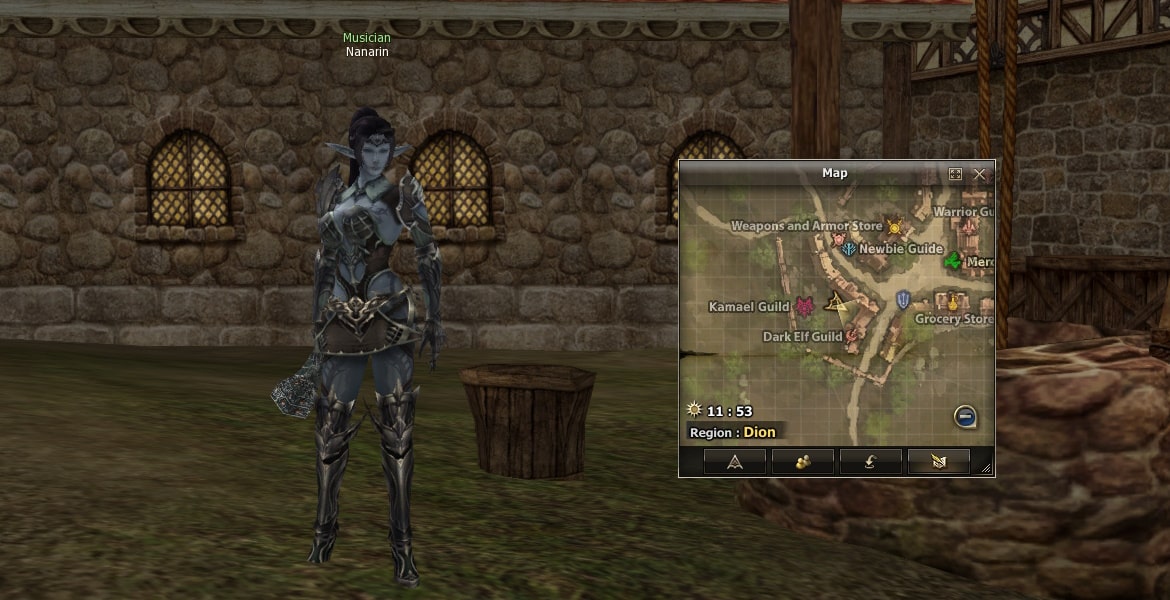The image size is (1170, 600).
Task: Choose the Dark Elf Guild marker
Action: [x=852, y=337]
